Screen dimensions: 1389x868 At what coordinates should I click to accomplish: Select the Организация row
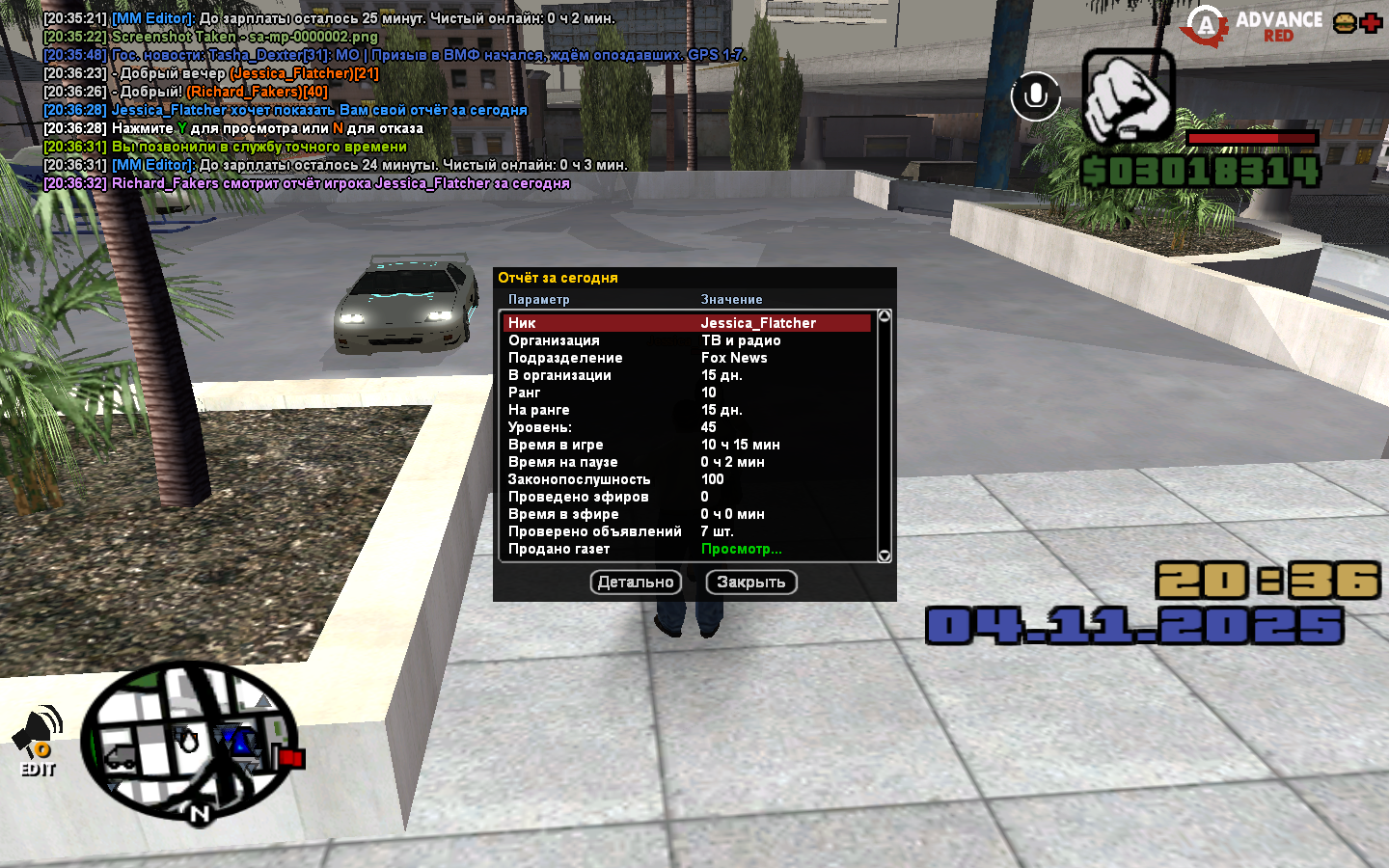point(687,340)
